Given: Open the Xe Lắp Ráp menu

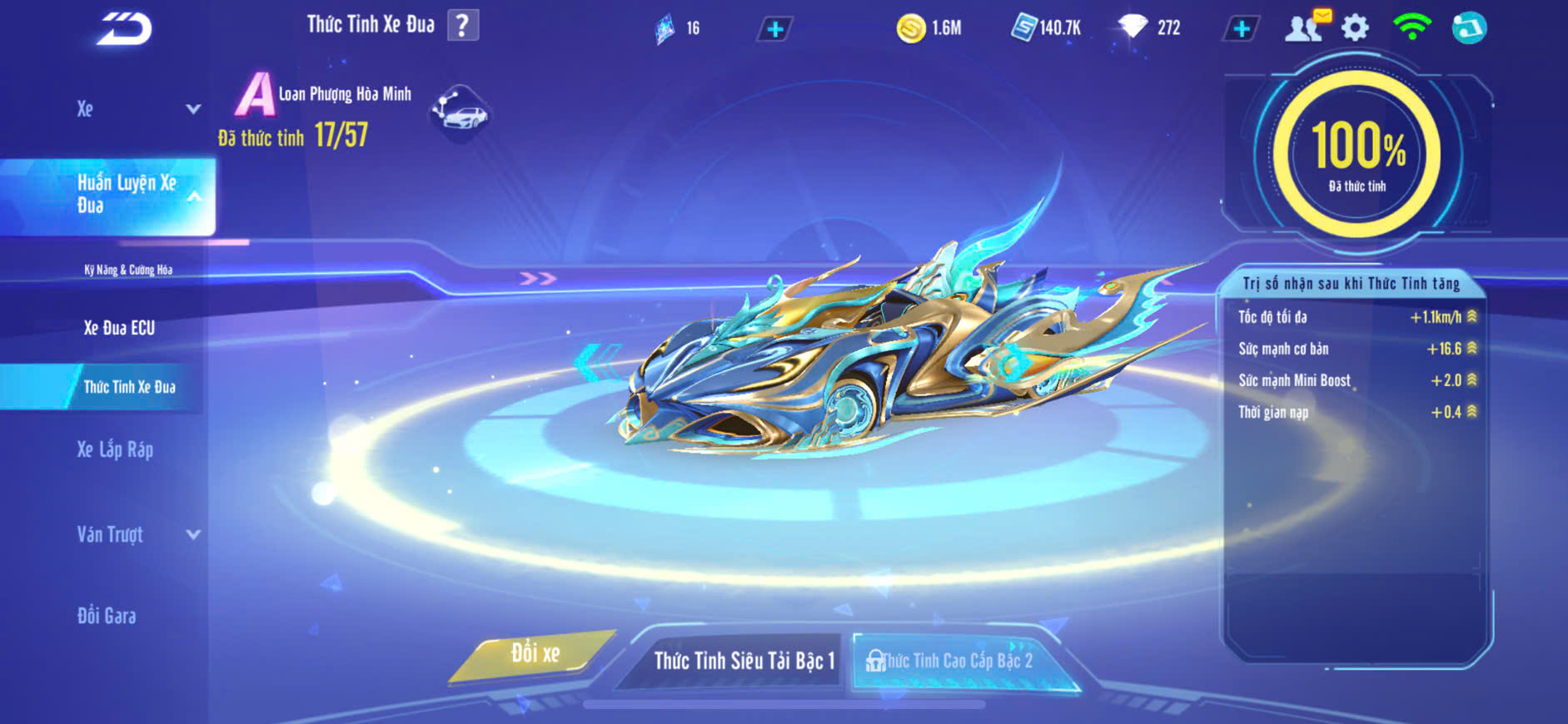Looking at the screenshot, I should tap(115, 450).
